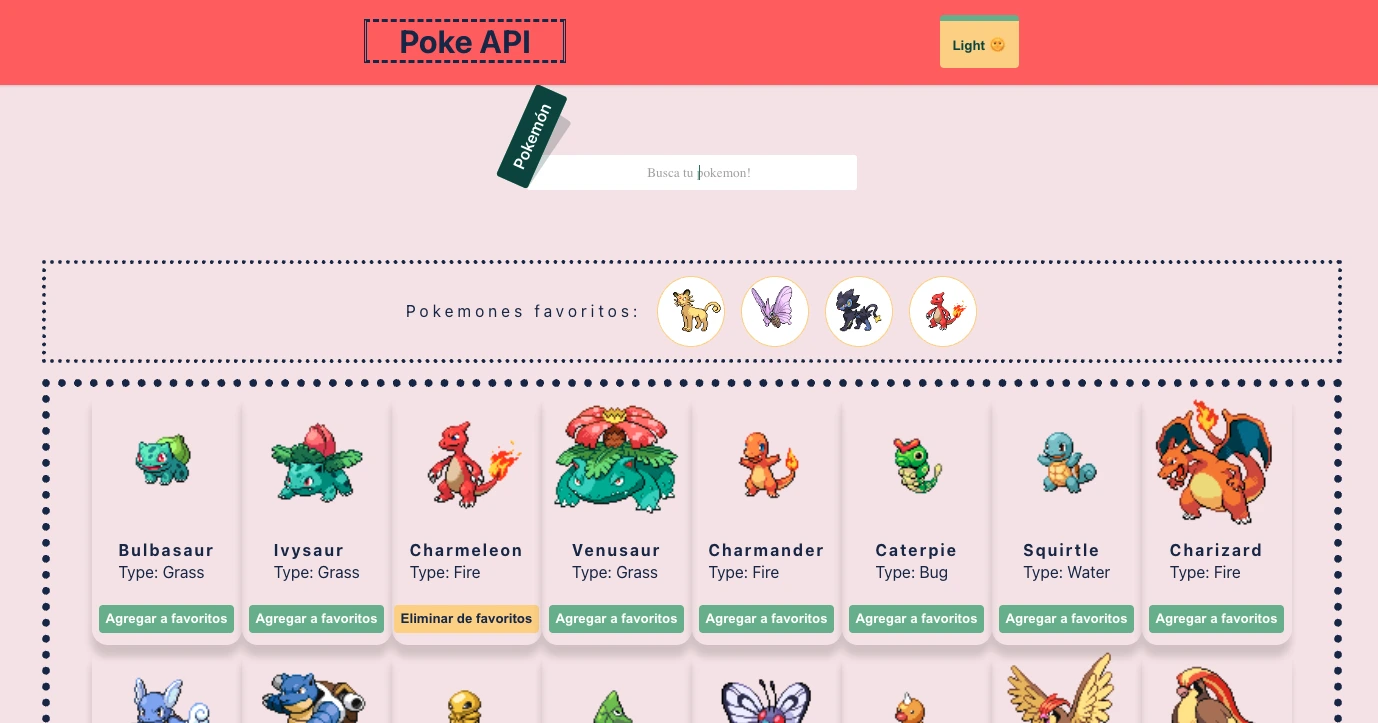Image resolution: width=1378 pixels, height=723 pixels.
Task: Select the Butterfree sprite below
Action: pos(766,700)
